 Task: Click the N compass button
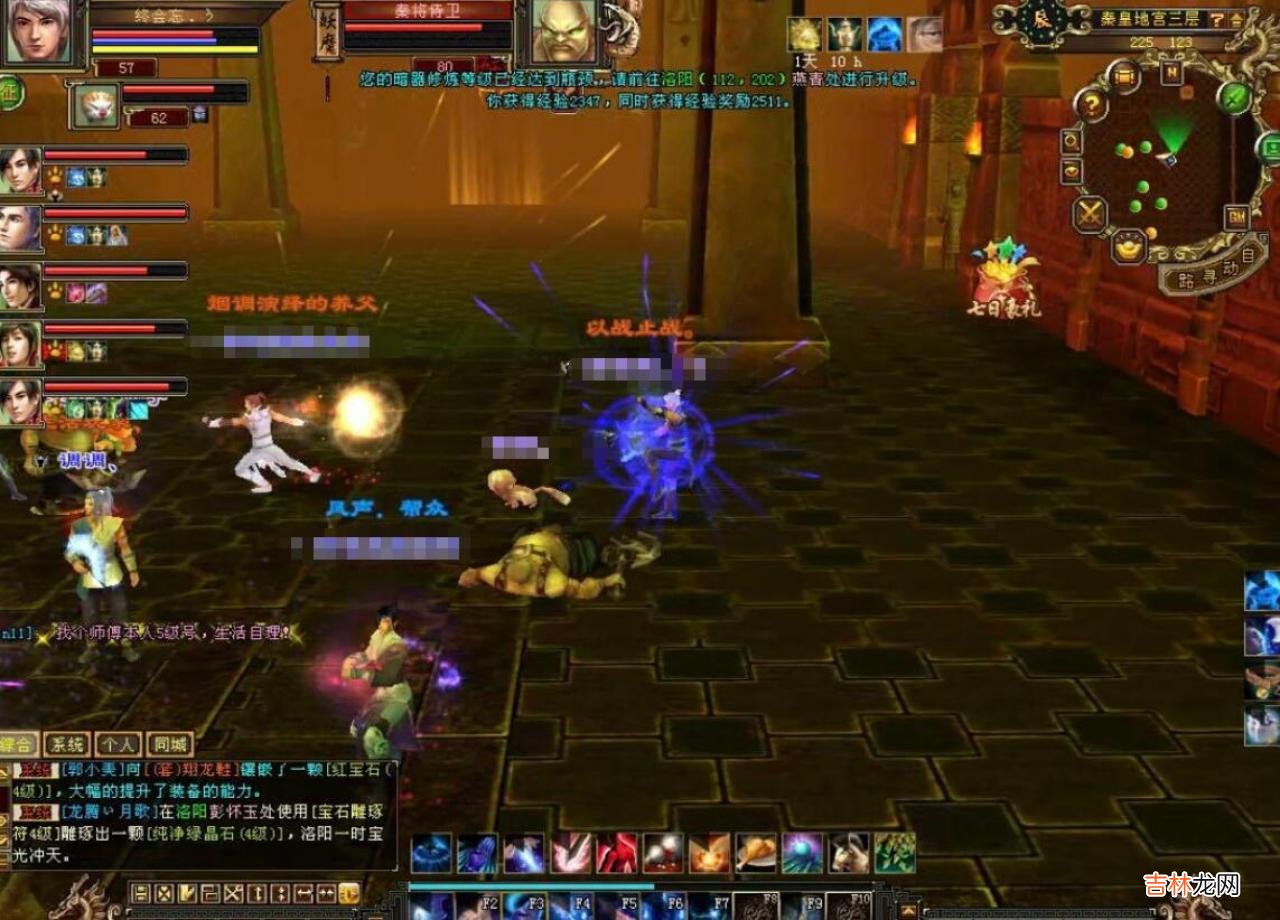[x=1171, y=72]
